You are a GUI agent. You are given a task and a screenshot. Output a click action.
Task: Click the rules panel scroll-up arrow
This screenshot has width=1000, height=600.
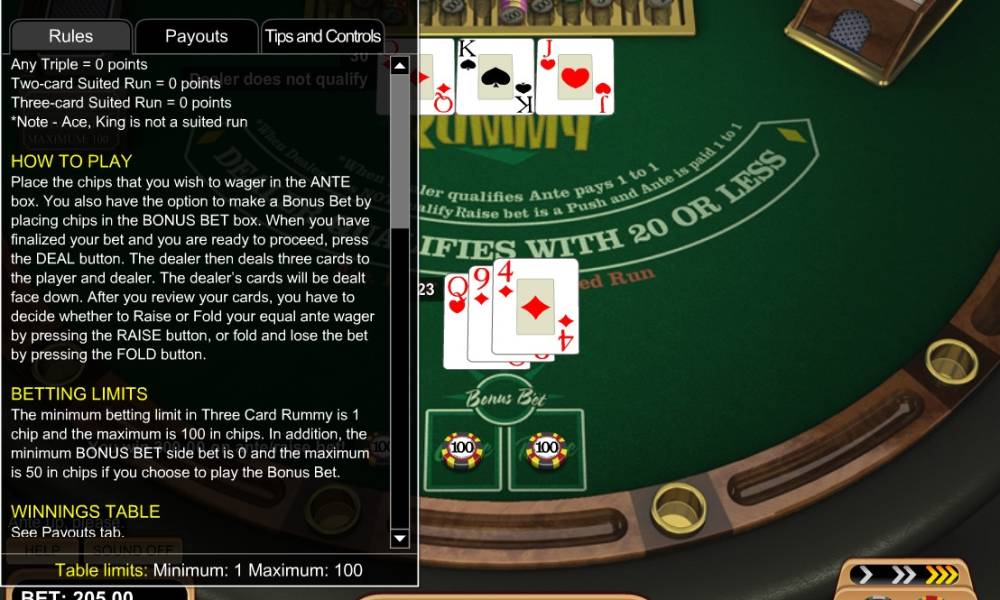[400, 66]
